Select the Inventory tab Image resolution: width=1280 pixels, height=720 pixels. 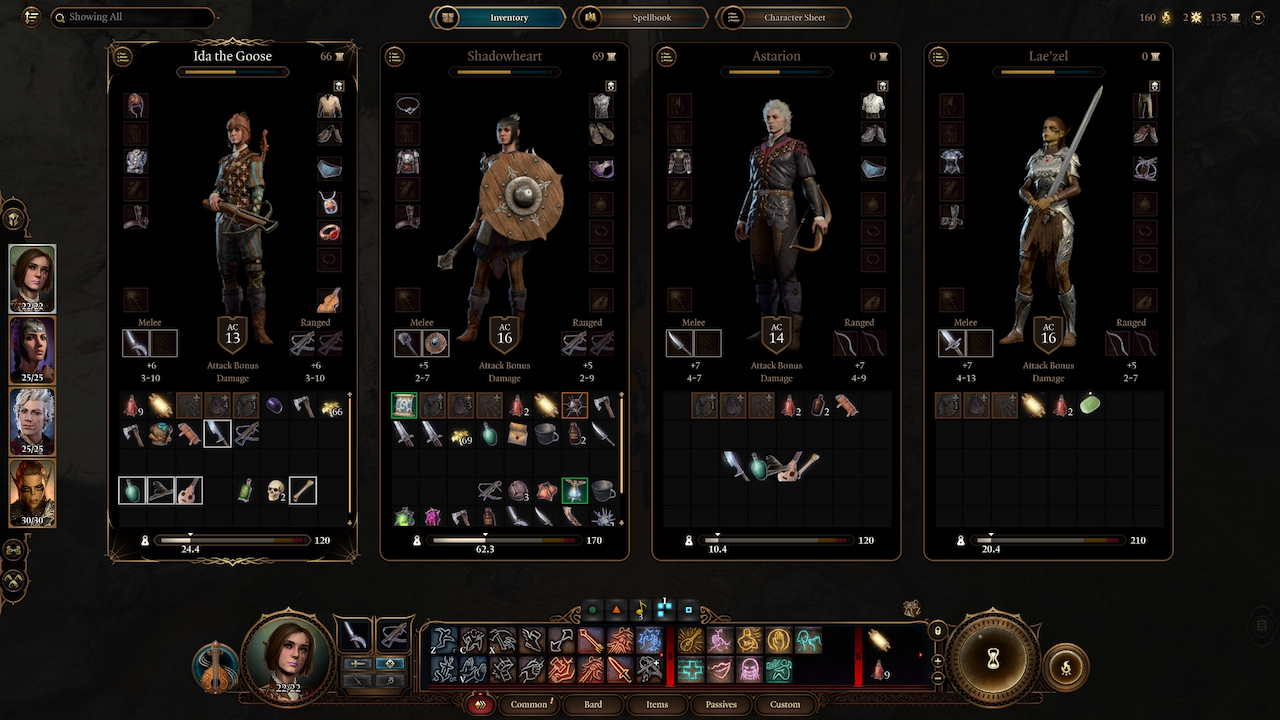click(497, 18)
